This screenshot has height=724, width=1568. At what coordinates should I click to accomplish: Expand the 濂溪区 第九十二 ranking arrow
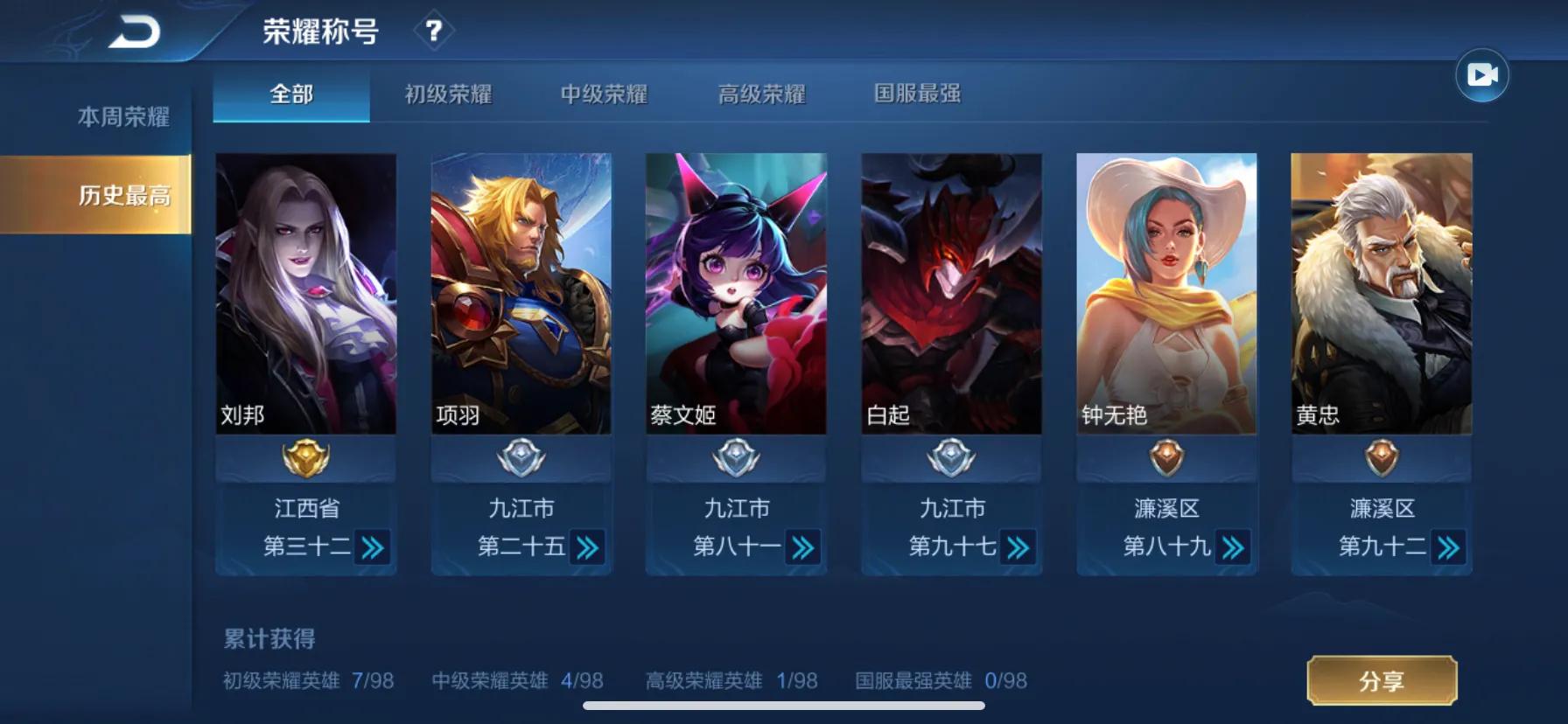coord(1448,548)
